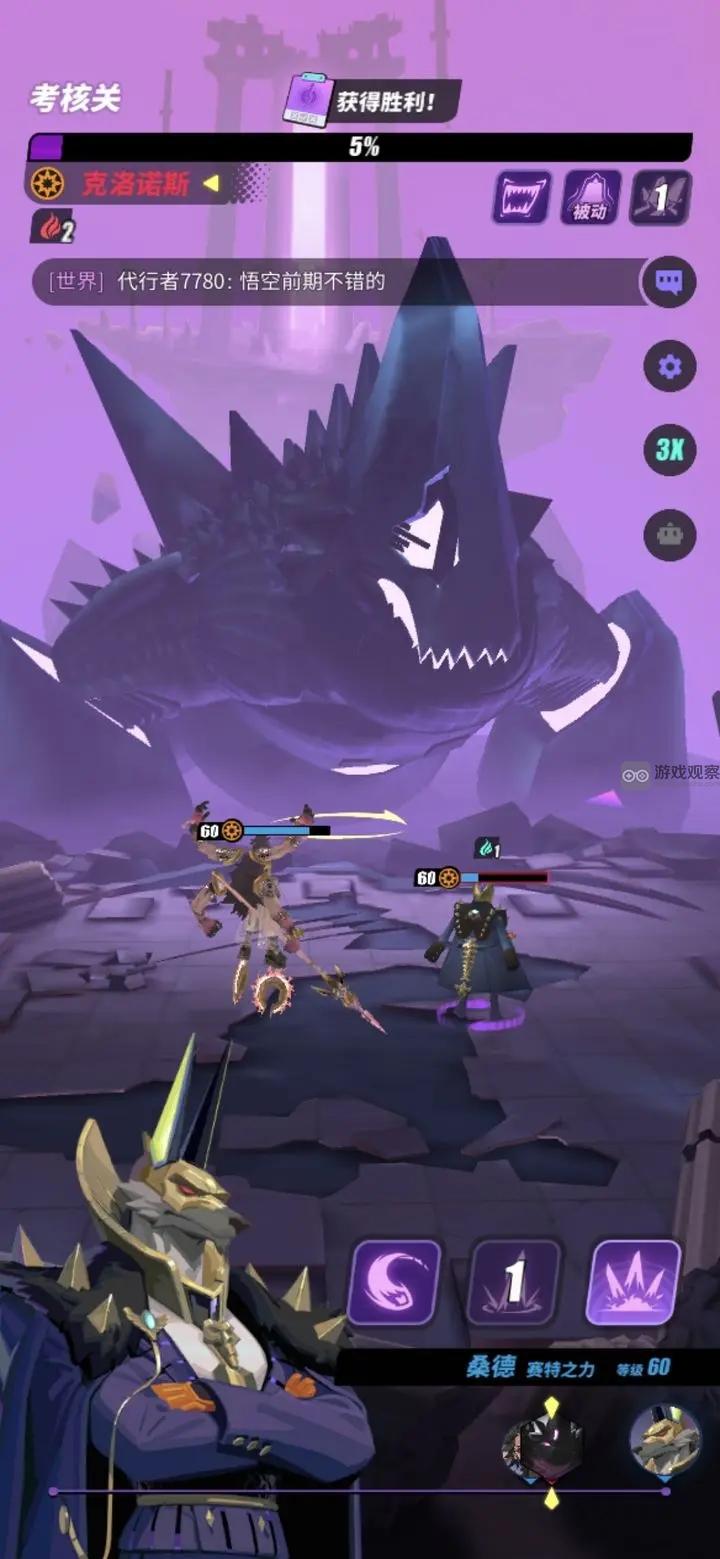Select the skill with cooldown number 1
Image resolution: width=720 pixels, height=1559 pixels.
[x=514, y=1283]
